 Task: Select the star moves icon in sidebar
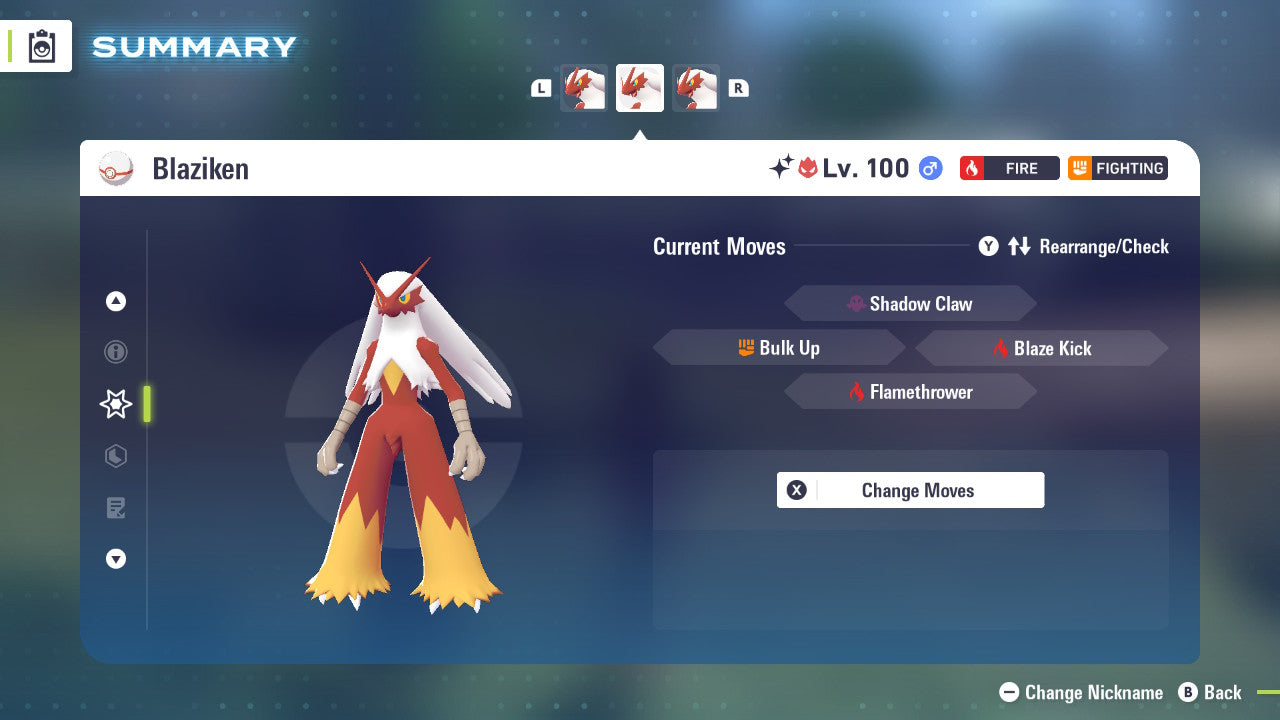click(x=116, y=404)
